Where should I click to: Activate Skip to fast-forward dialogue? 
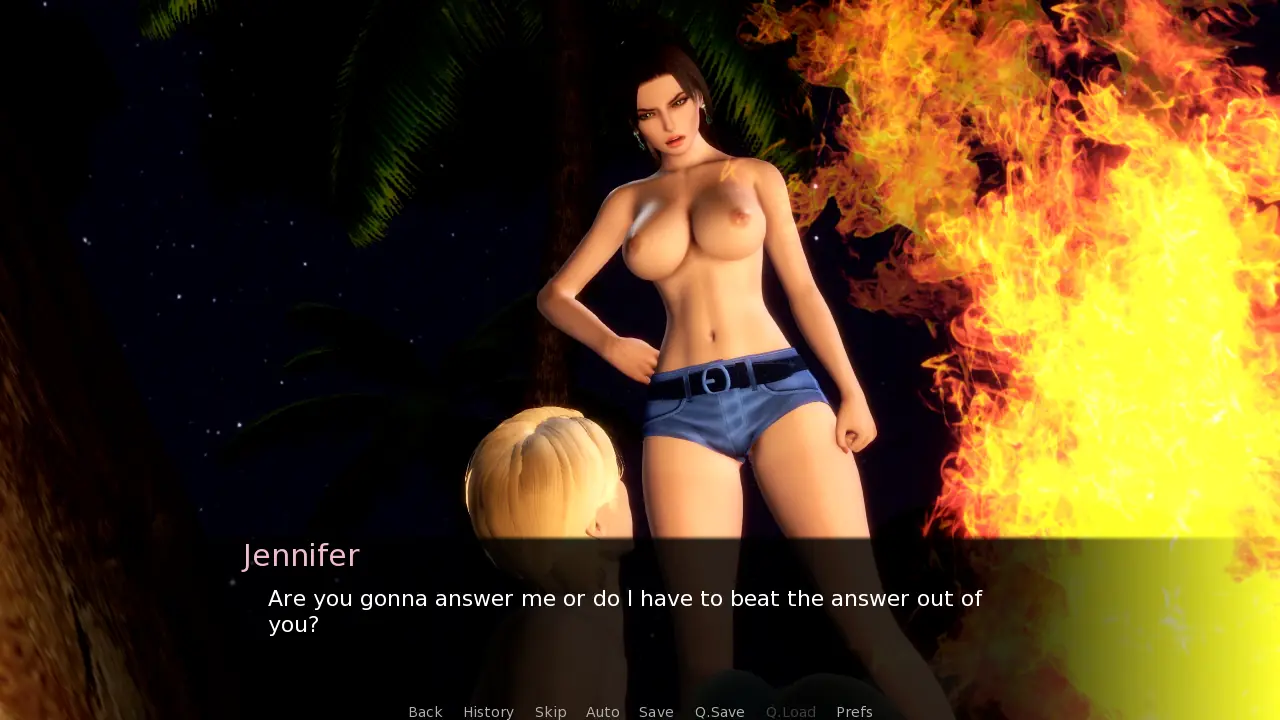tap(550, 712)
